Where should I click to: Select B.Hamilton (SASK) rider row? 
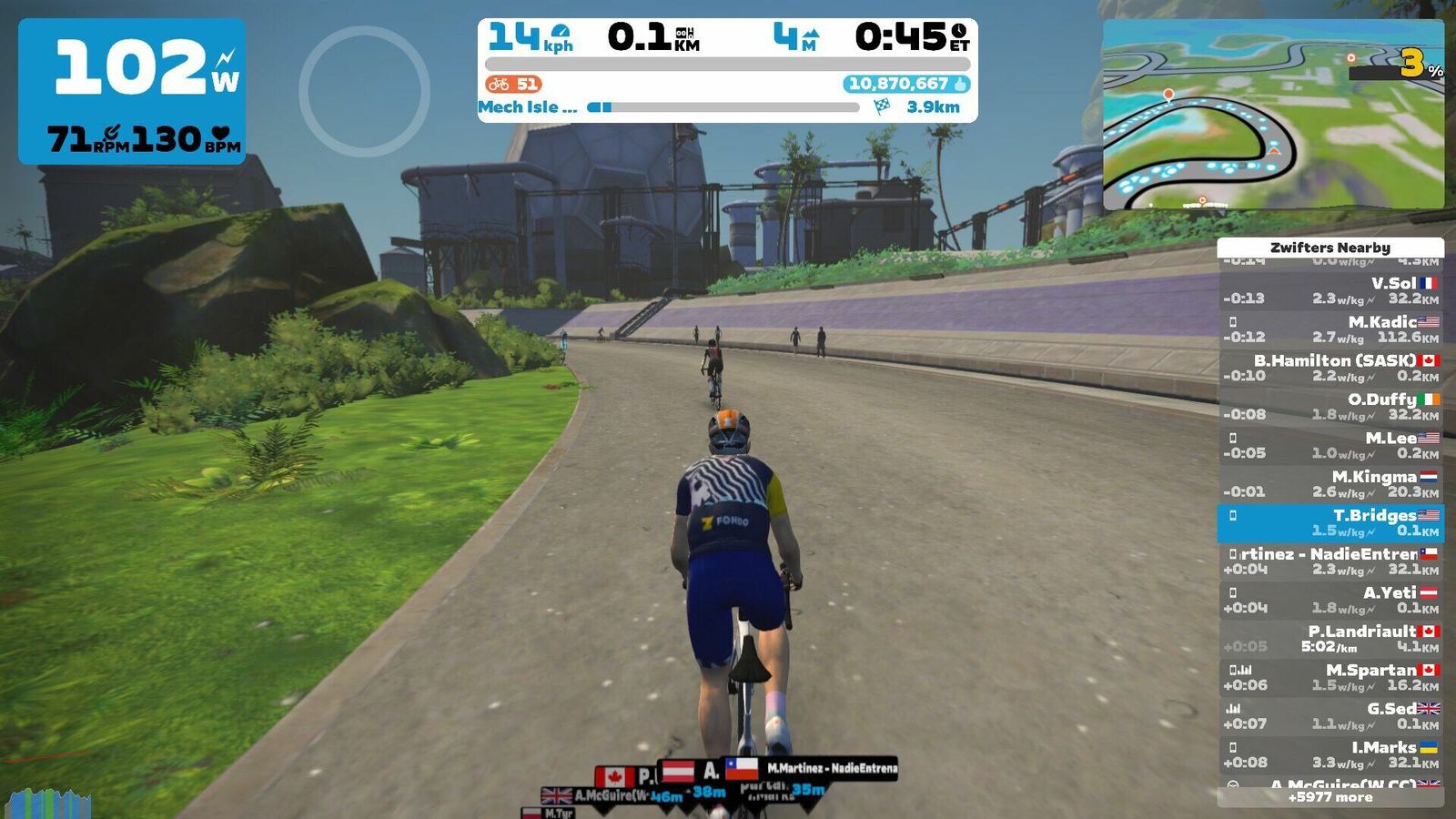click(x=1330, y=368)
